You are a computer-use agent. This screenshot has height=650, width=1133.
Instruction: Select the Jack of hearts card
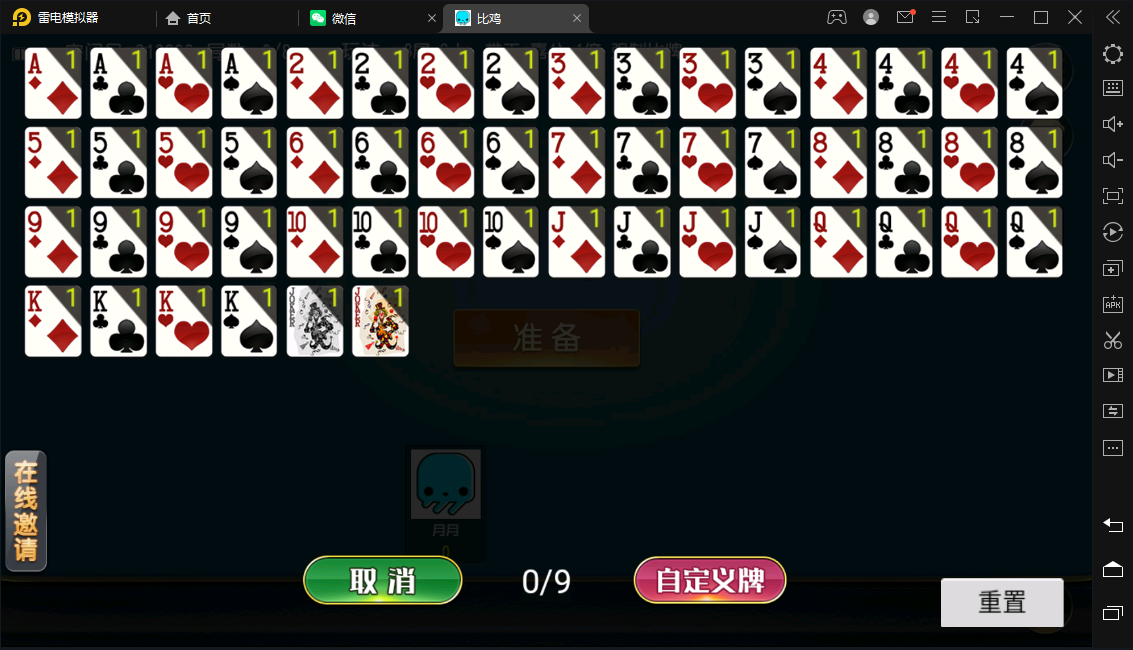click(708, 242)
